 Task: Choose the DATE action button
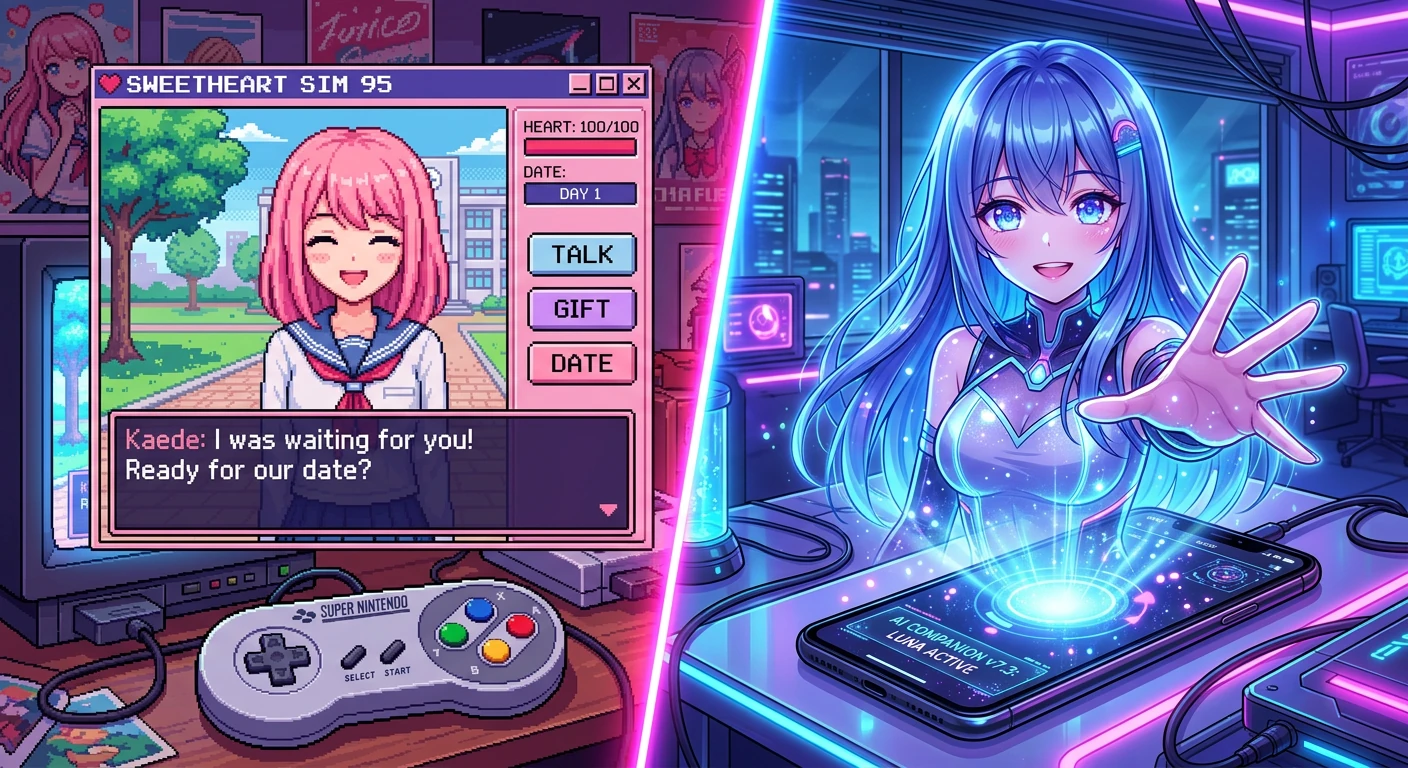[x=581, y=363]
